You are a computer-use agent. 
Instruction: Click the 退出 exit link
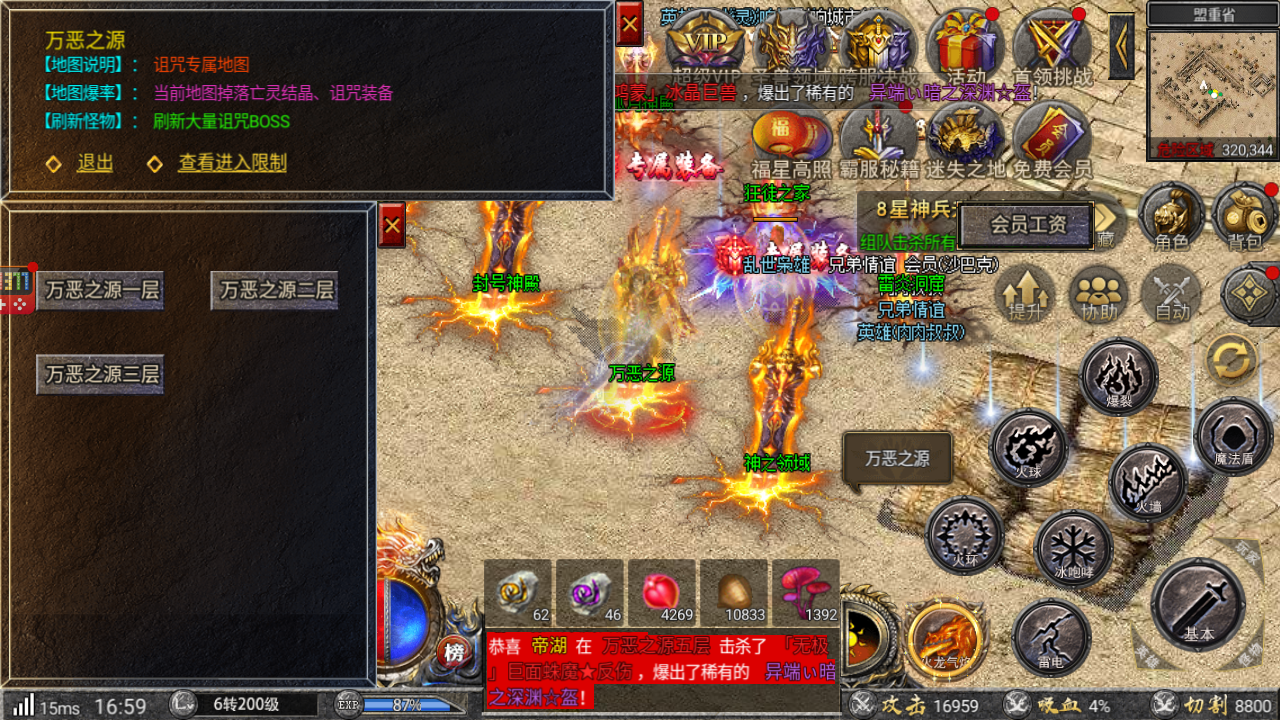[x=94, y=163]
